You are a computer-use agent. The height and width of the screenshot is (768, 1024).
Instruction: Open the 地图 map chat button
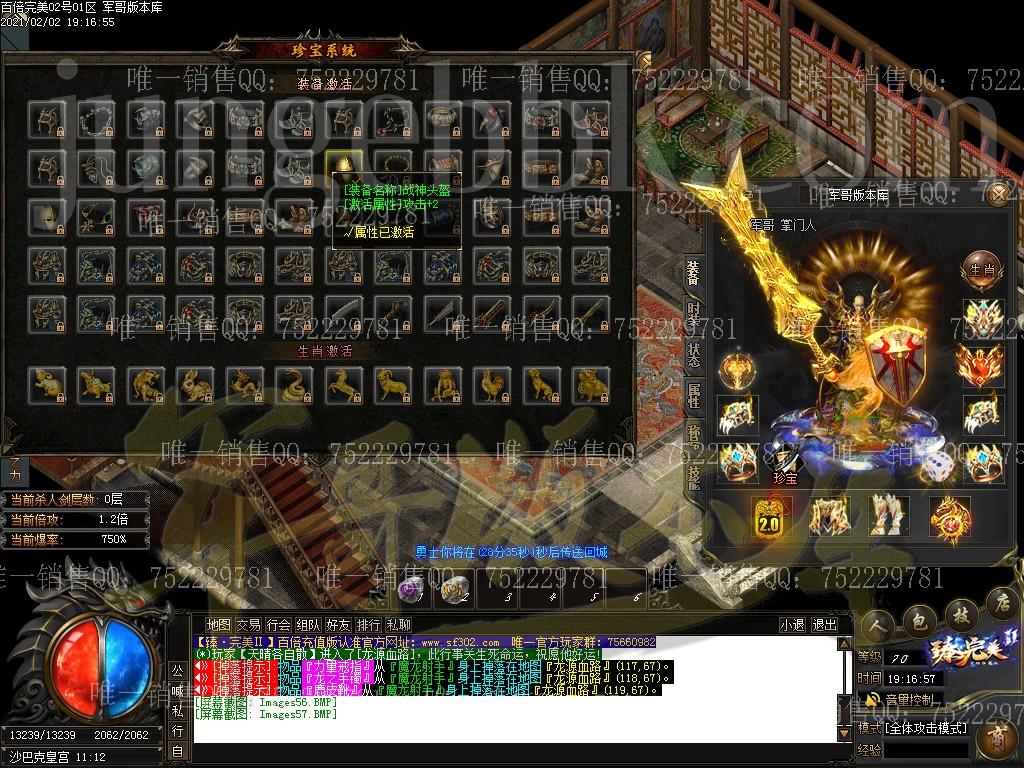[x=218, y=625]
